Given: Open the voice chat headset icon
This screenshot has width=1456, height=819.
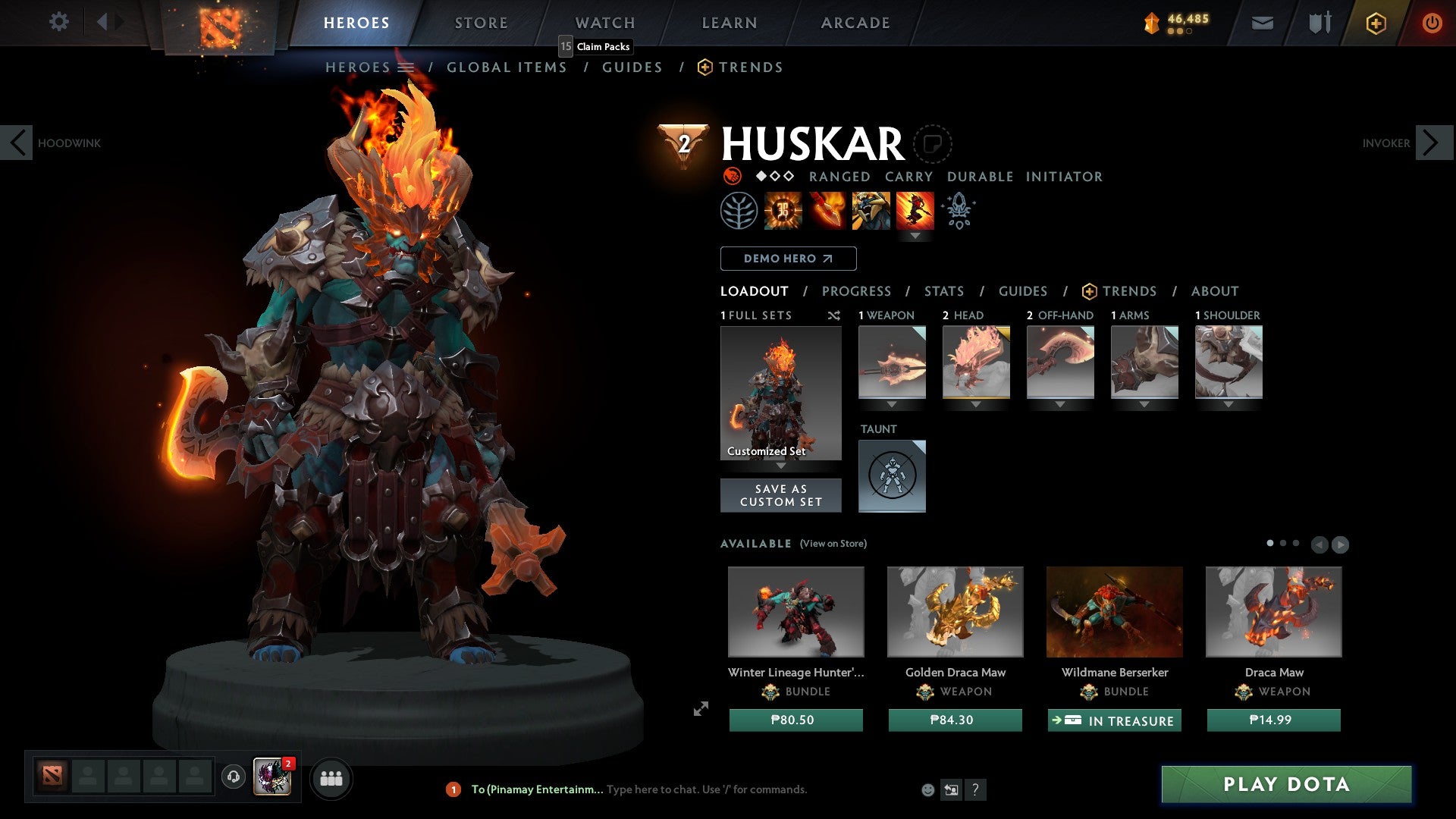Looking at the screenshot, I should click(x=233, y=778).
